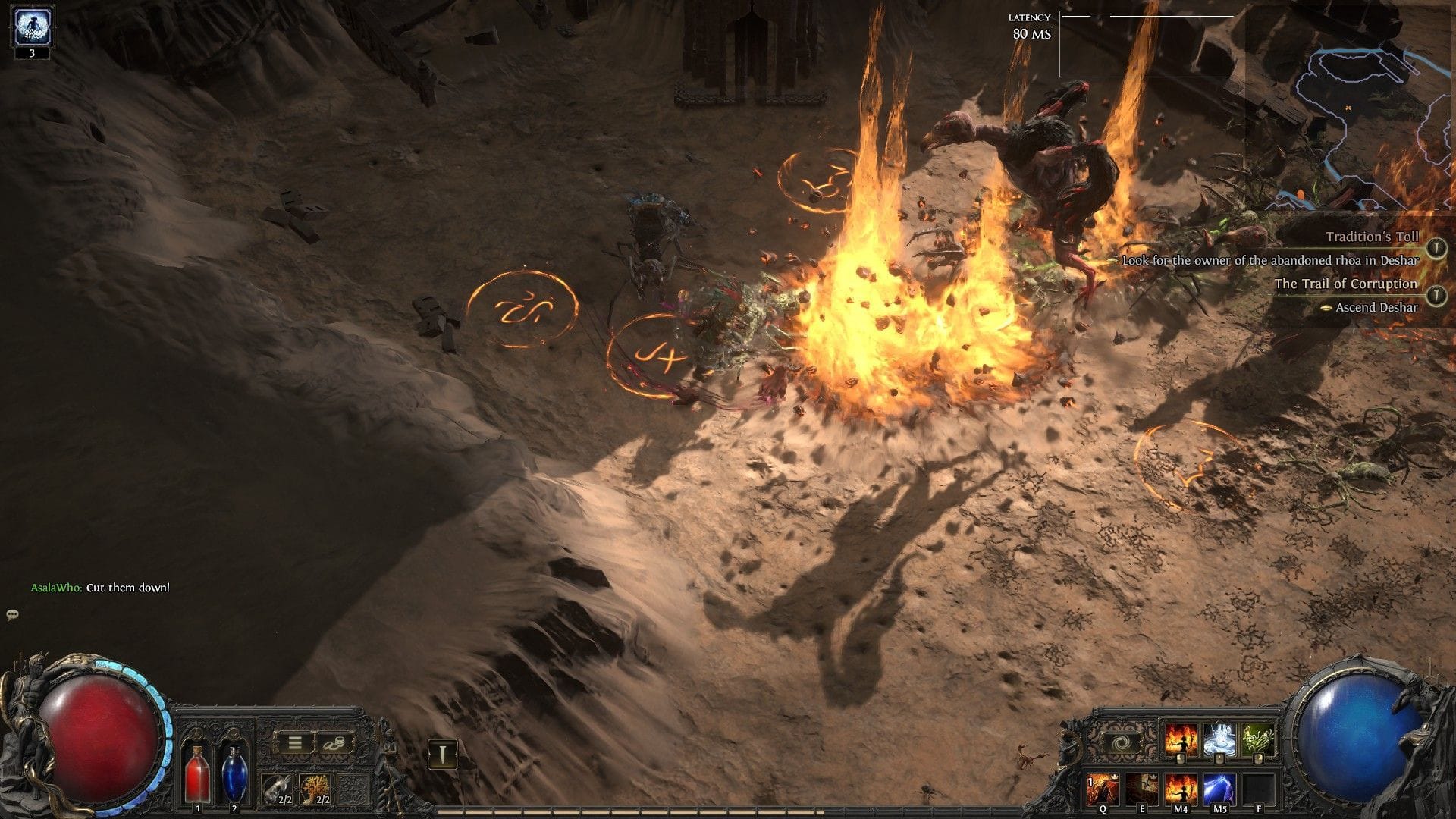Open the currency panel via the coins icon

(333, 742)
